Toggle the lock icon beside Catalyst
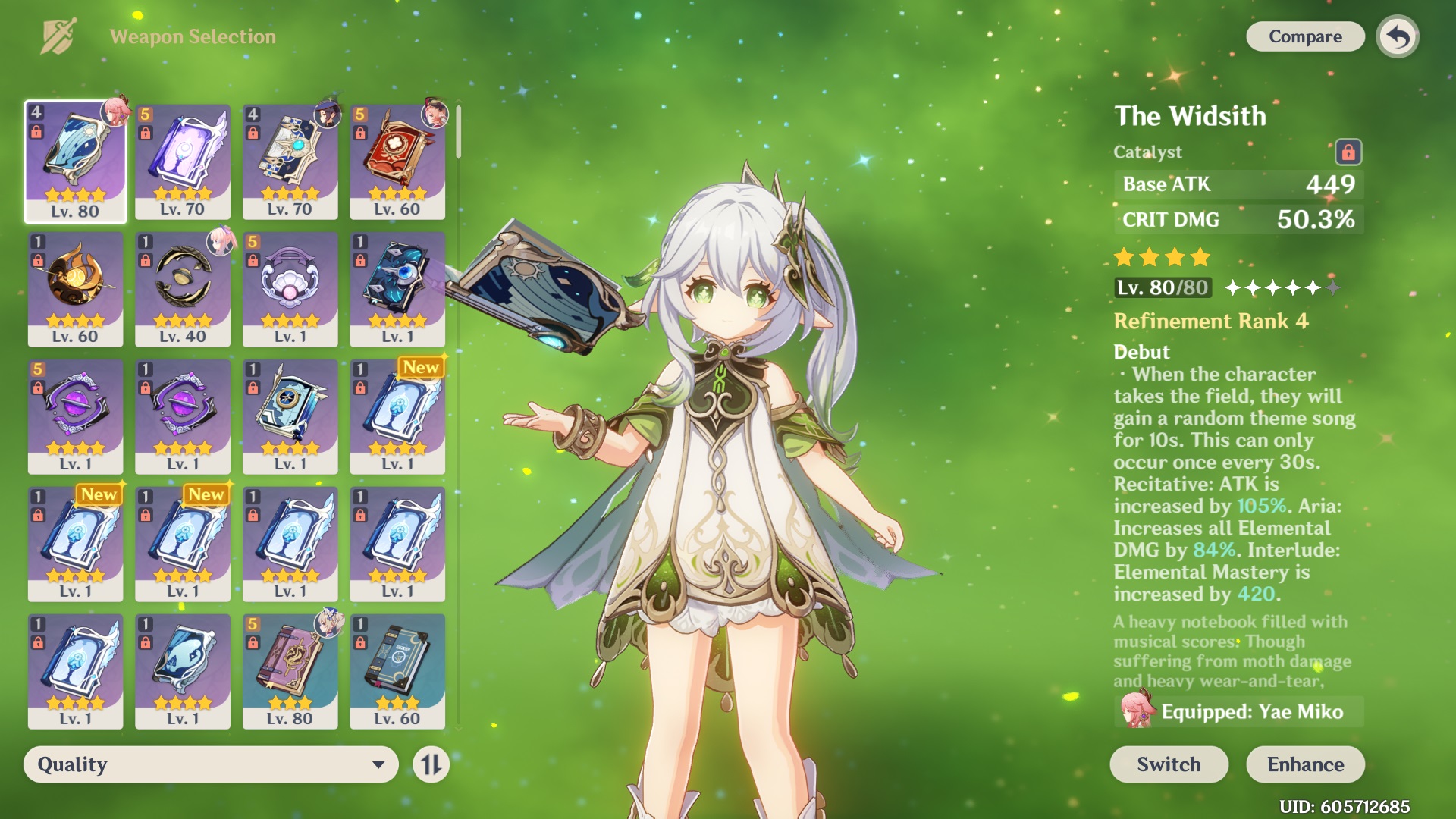Image resolution: width=1456 pixels, height=819 pixels. [1348, 152]
